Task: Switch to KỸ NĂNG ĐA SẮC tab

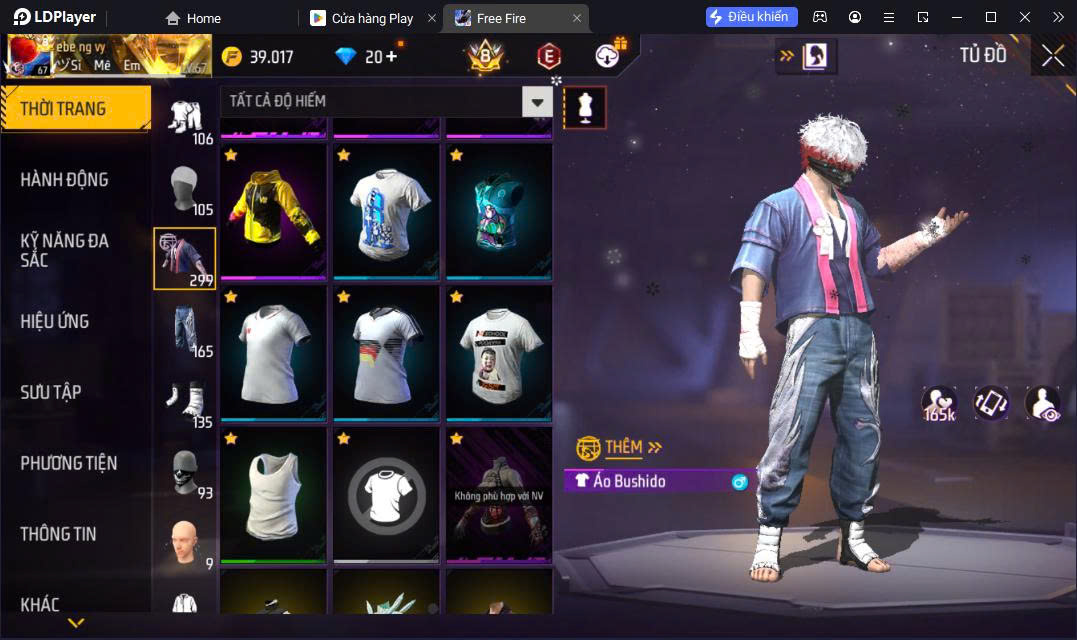Action: coord(65,250)
